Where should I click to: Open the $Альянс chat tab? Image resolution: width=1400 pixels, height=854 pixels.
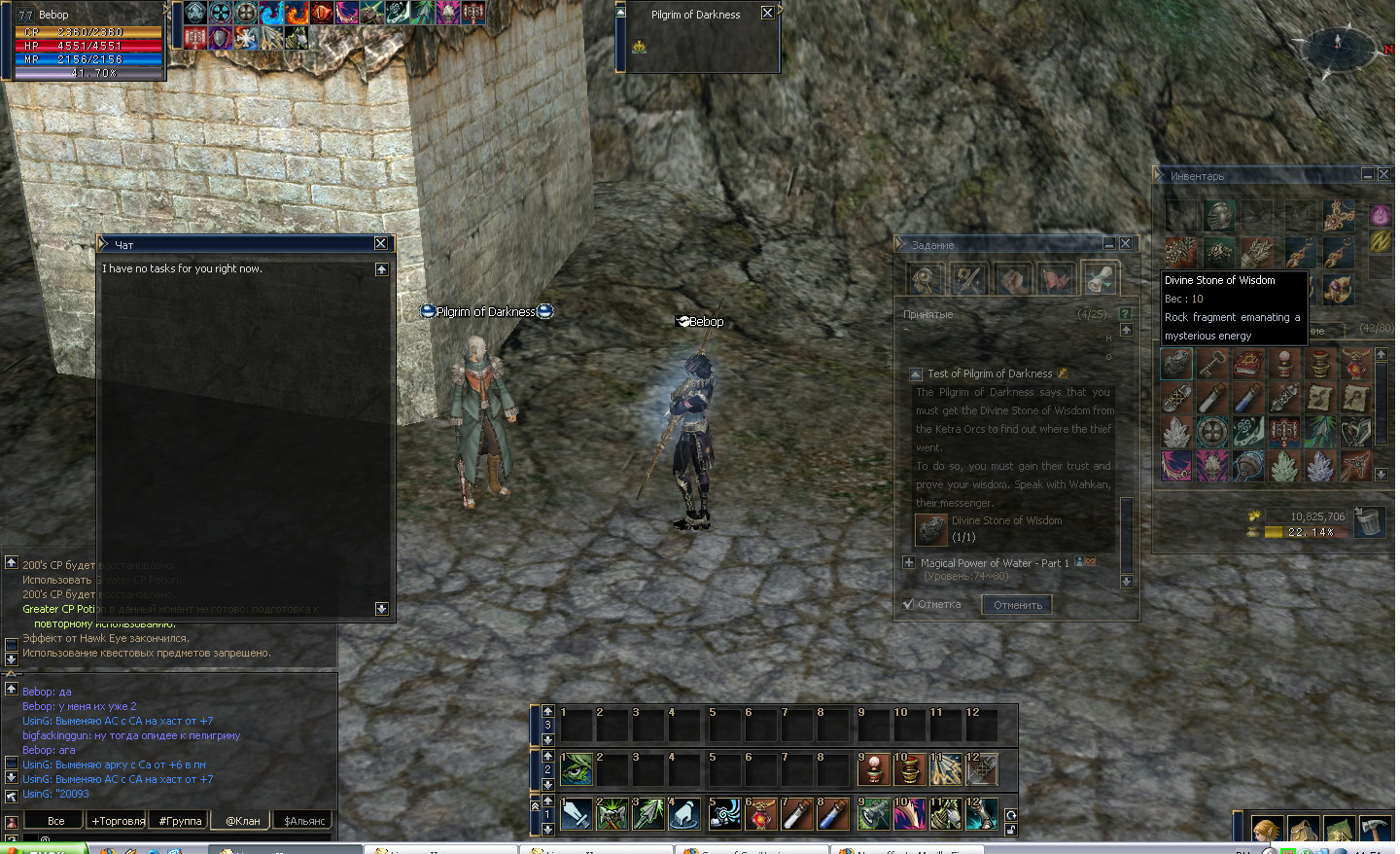tap(304, 821)
